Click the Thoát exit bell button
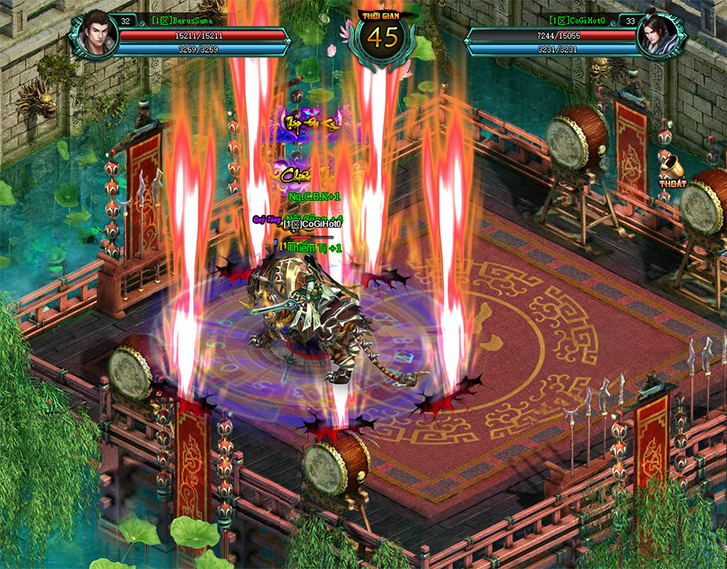This screenshot has width=727, height=569. tap(671, 168)
